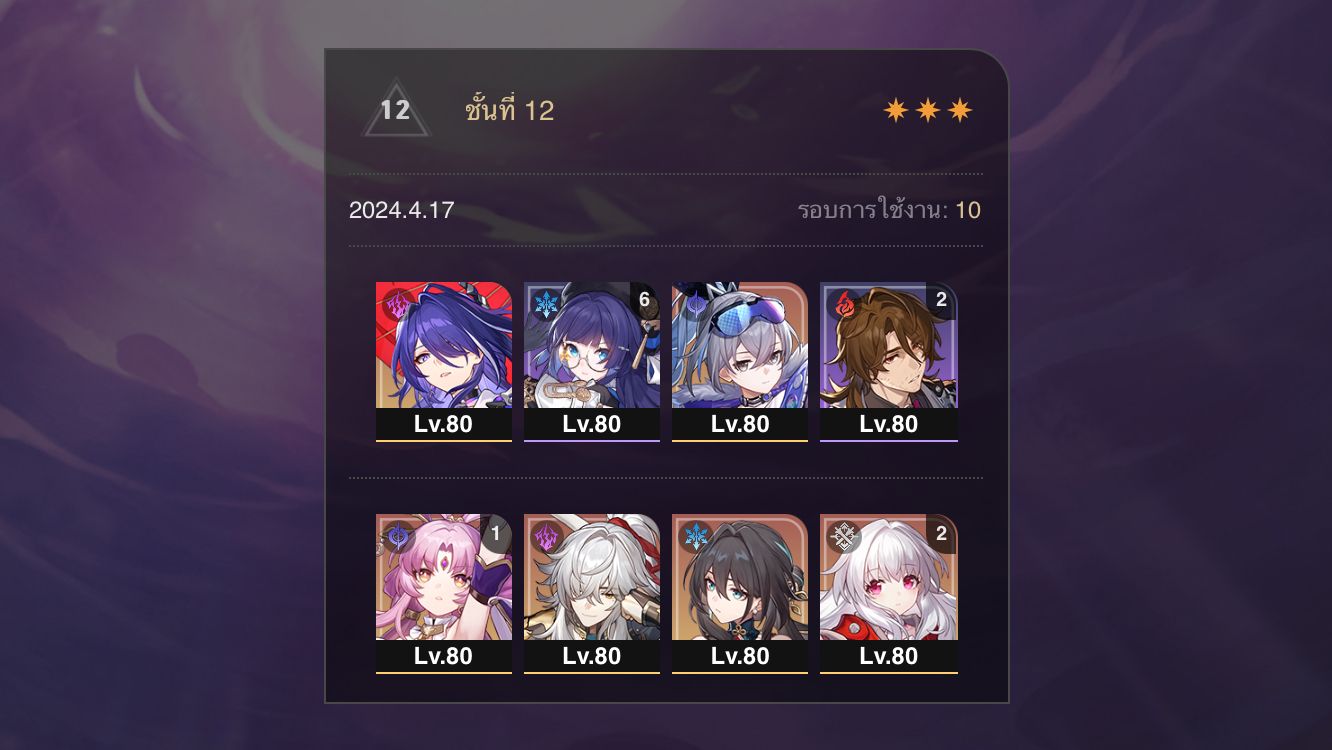1332x750 pixels.
Task: Open Clara's character portrait
Action: (x=888, y=578)
